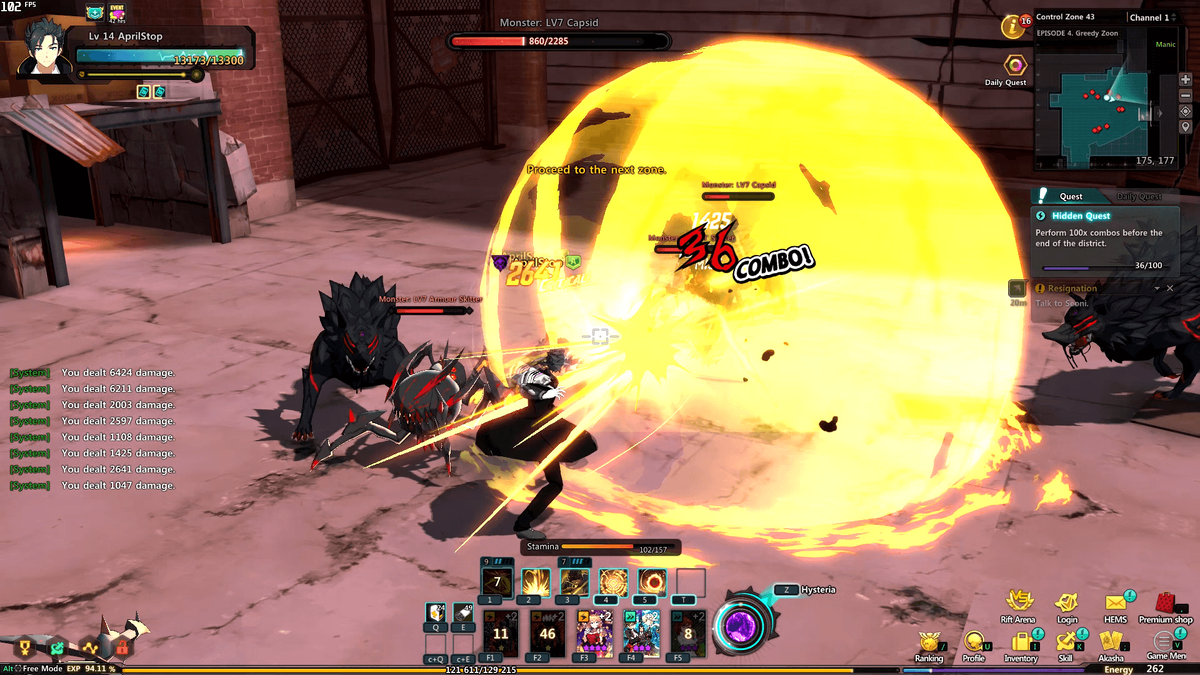Open the Akasha cards menu
The height and width of the screenshot is (675, 1200).
click(x=1111, y=642)
